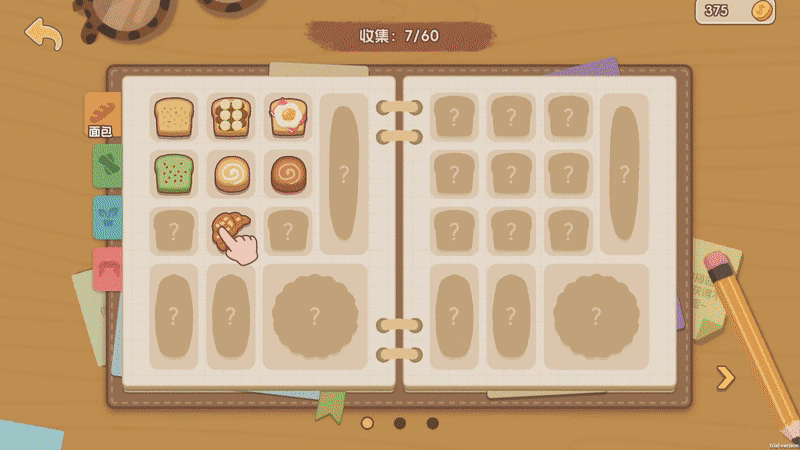Go back with the arrow button

pyautogui.click(x=43, y=34)
